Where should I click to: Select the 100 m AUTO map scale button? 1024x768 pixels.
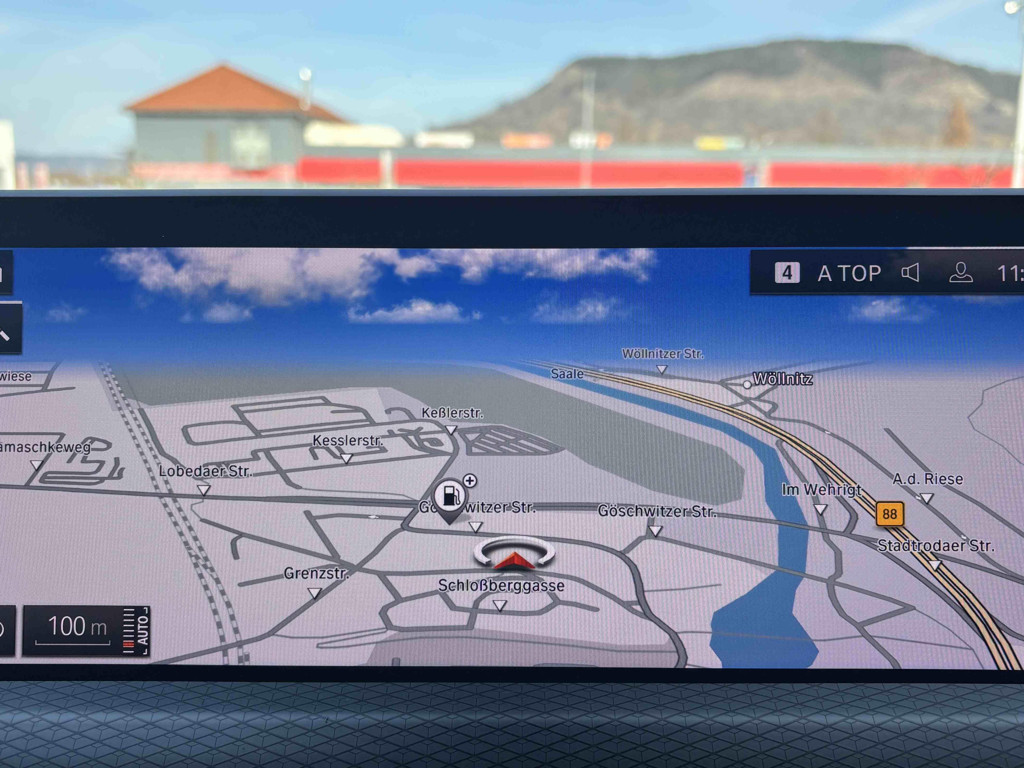click(x=86, y=629)
